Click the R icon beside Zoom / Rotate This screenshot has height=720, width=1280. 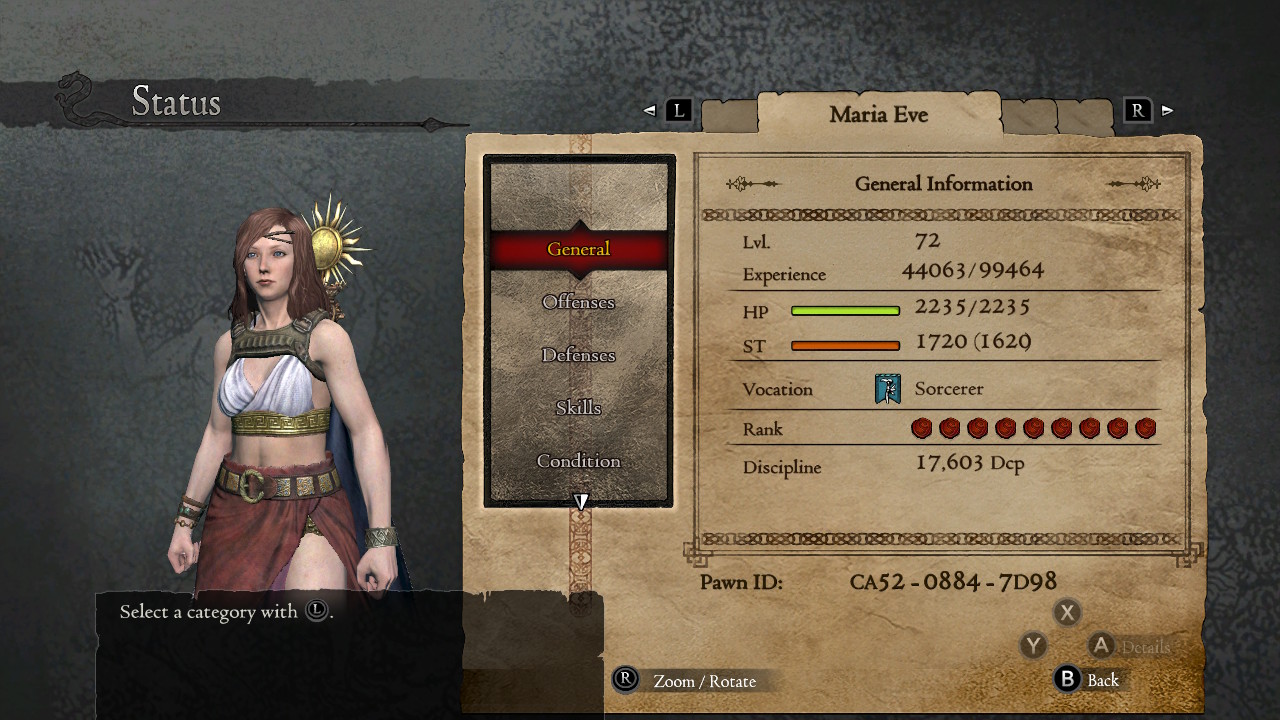(623, 681)
